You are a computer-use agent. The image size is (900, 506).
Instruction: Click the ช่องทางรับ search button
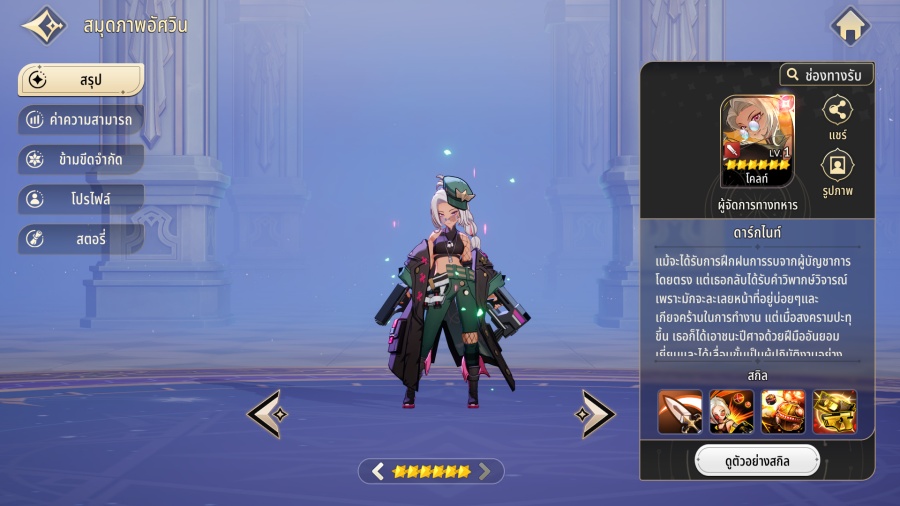point(827,75)
